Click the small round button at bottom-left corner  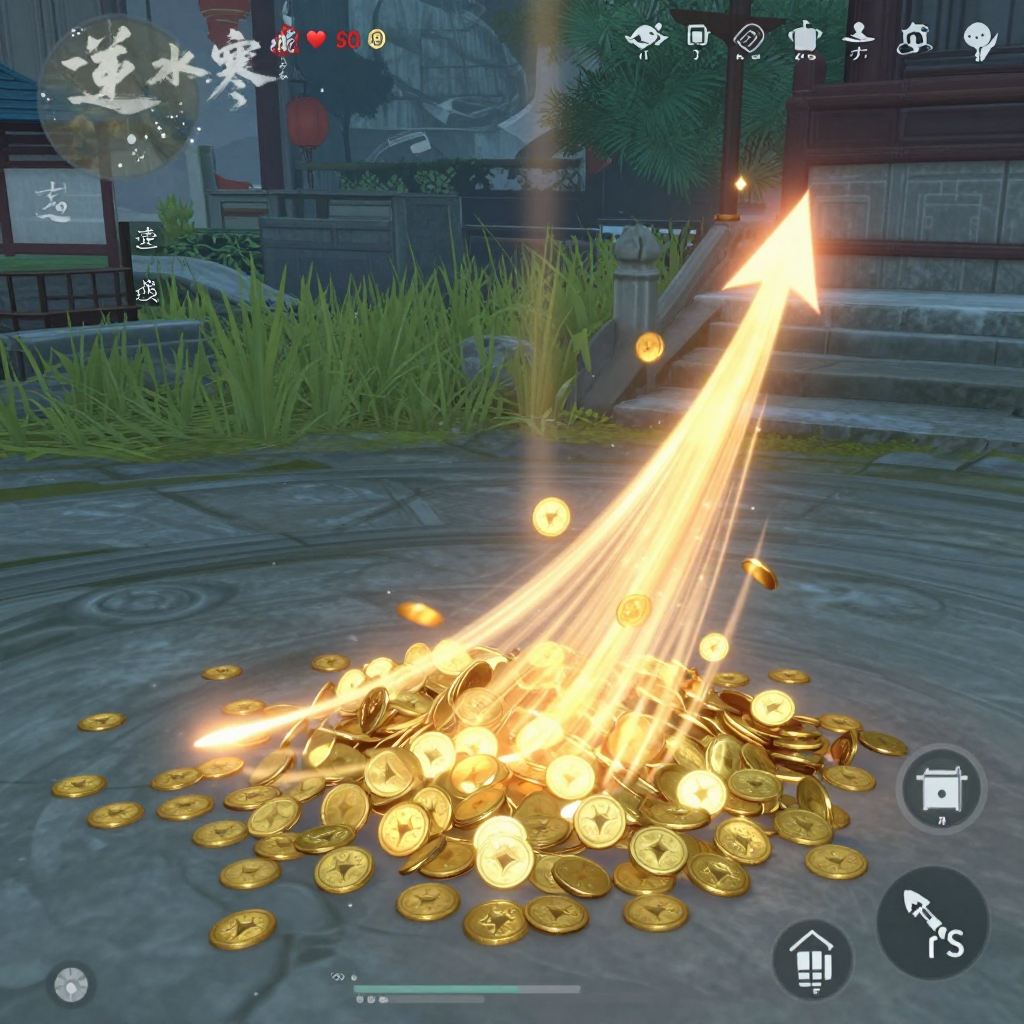(x=71, y=985)
